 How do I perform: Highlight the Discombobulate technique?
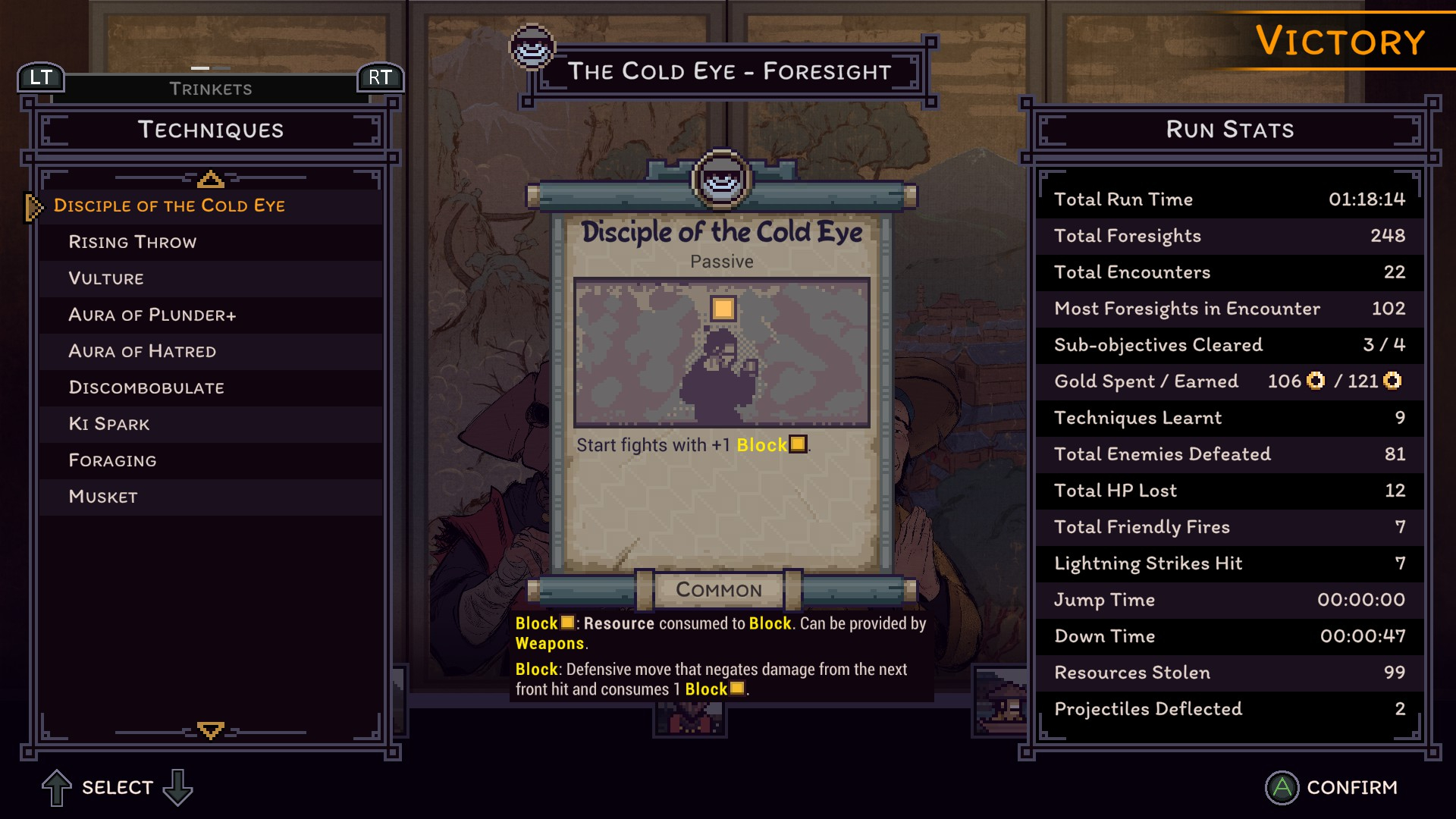point(146,388)
